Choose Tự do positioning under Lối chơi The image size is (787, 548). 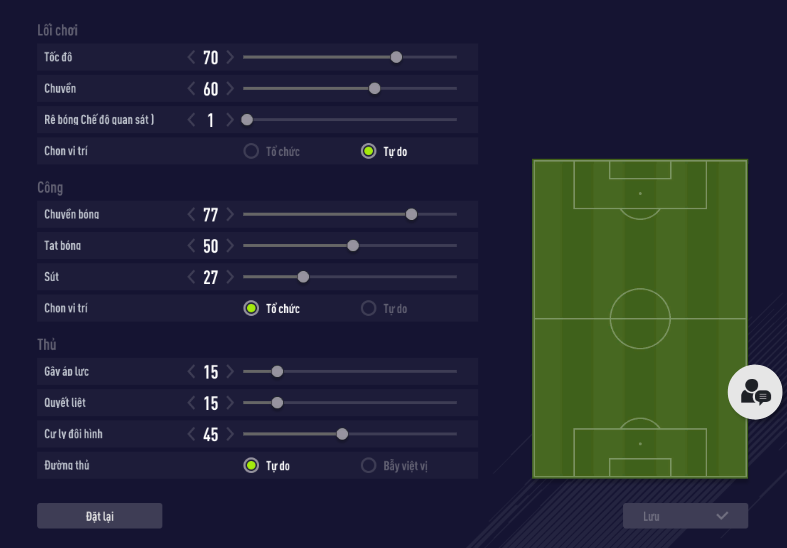tap(368, 152)
